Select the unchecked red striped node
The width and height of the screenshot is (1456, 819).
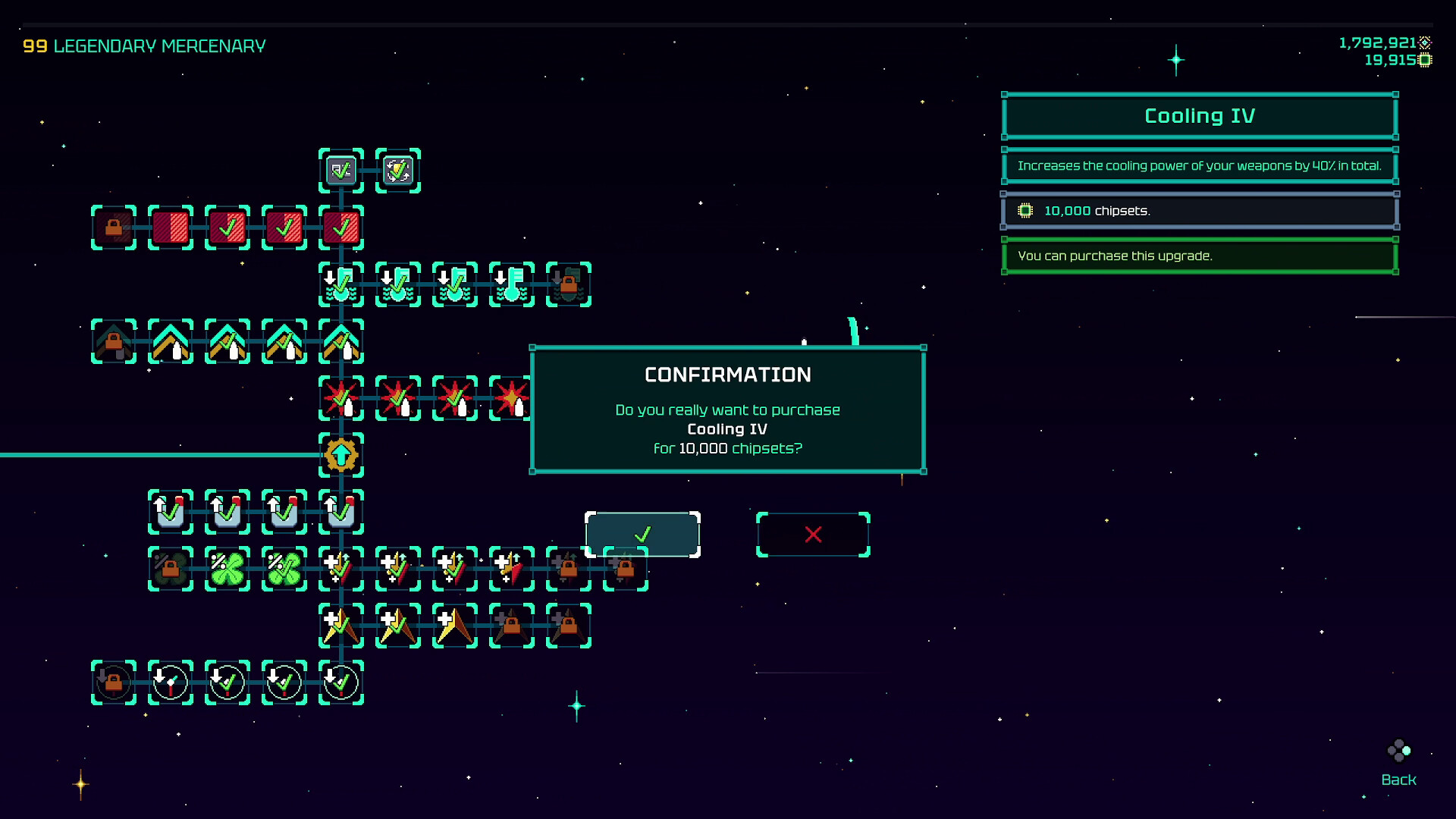[170, 225]
